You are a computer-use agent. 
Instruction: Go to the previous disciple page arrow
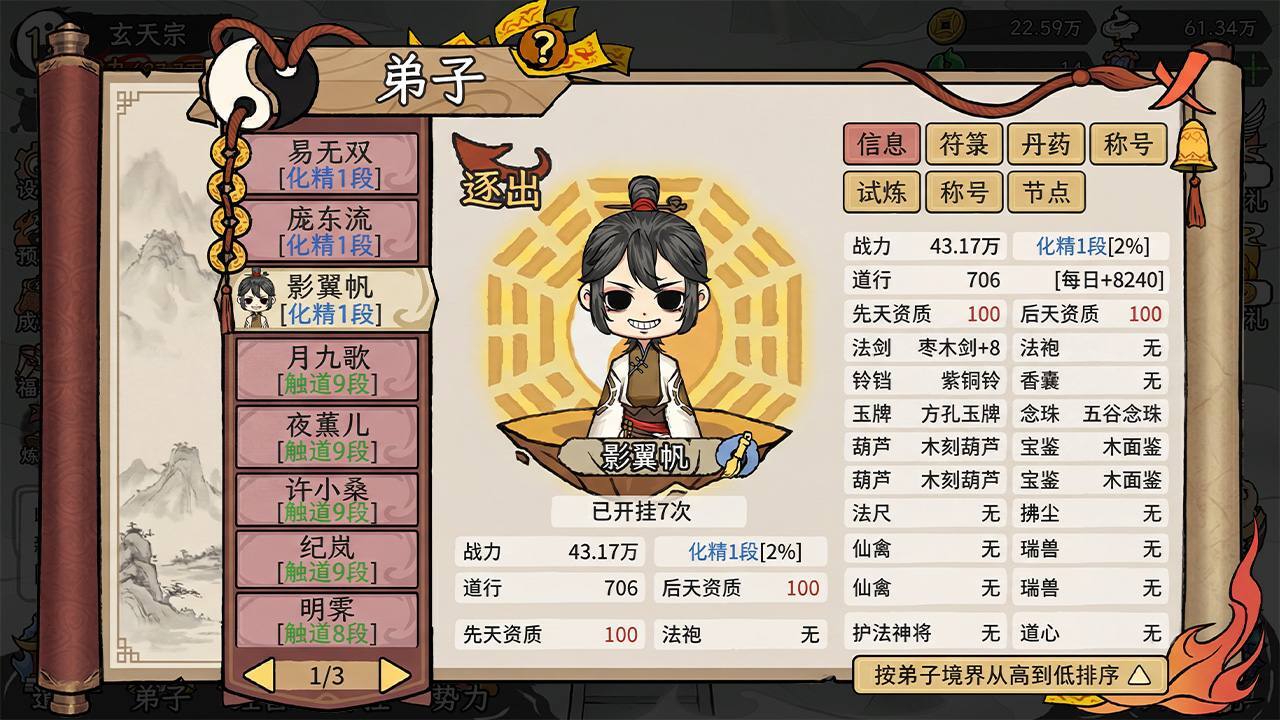pos(260,676)
